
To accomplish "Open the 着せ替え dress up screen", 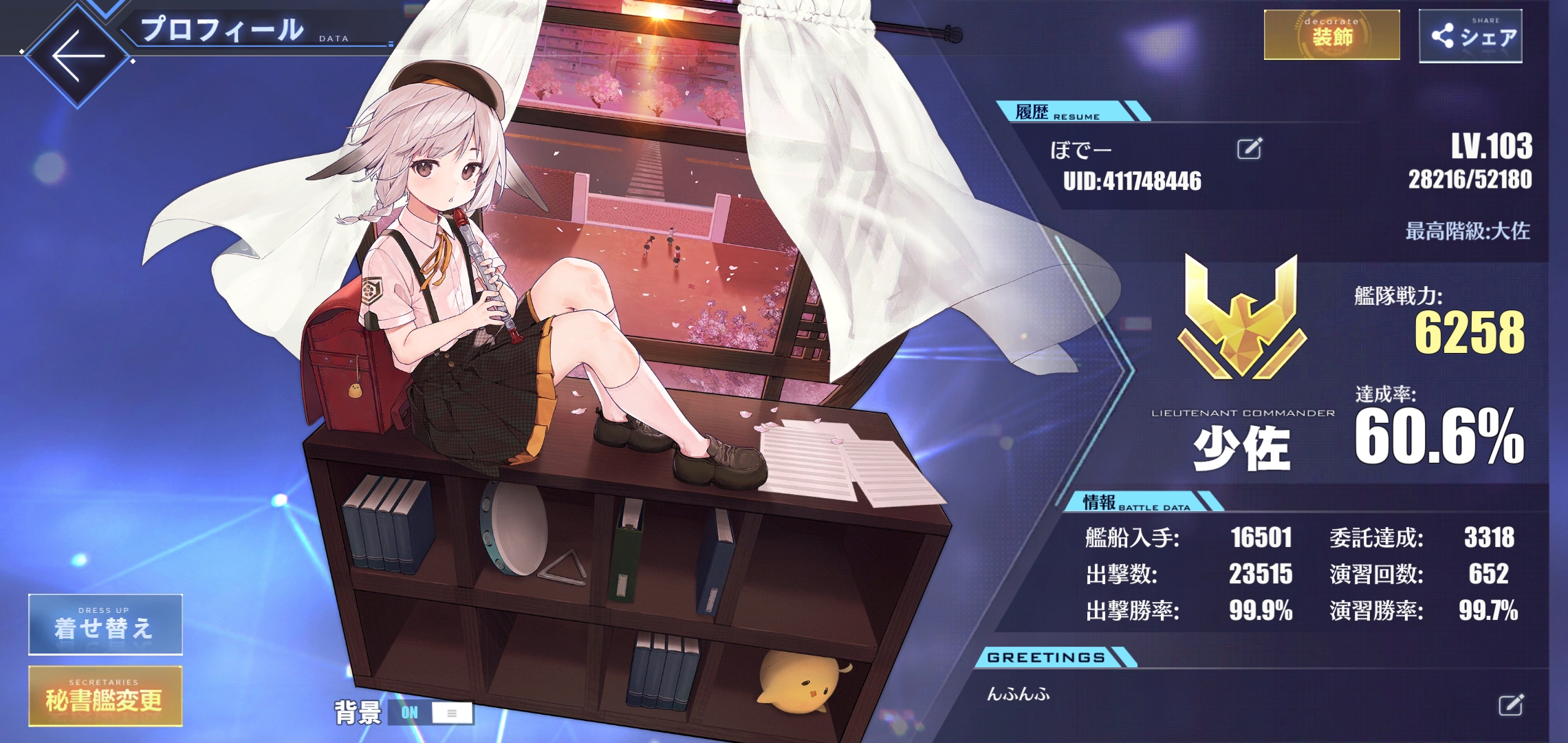I will [105, 624].
